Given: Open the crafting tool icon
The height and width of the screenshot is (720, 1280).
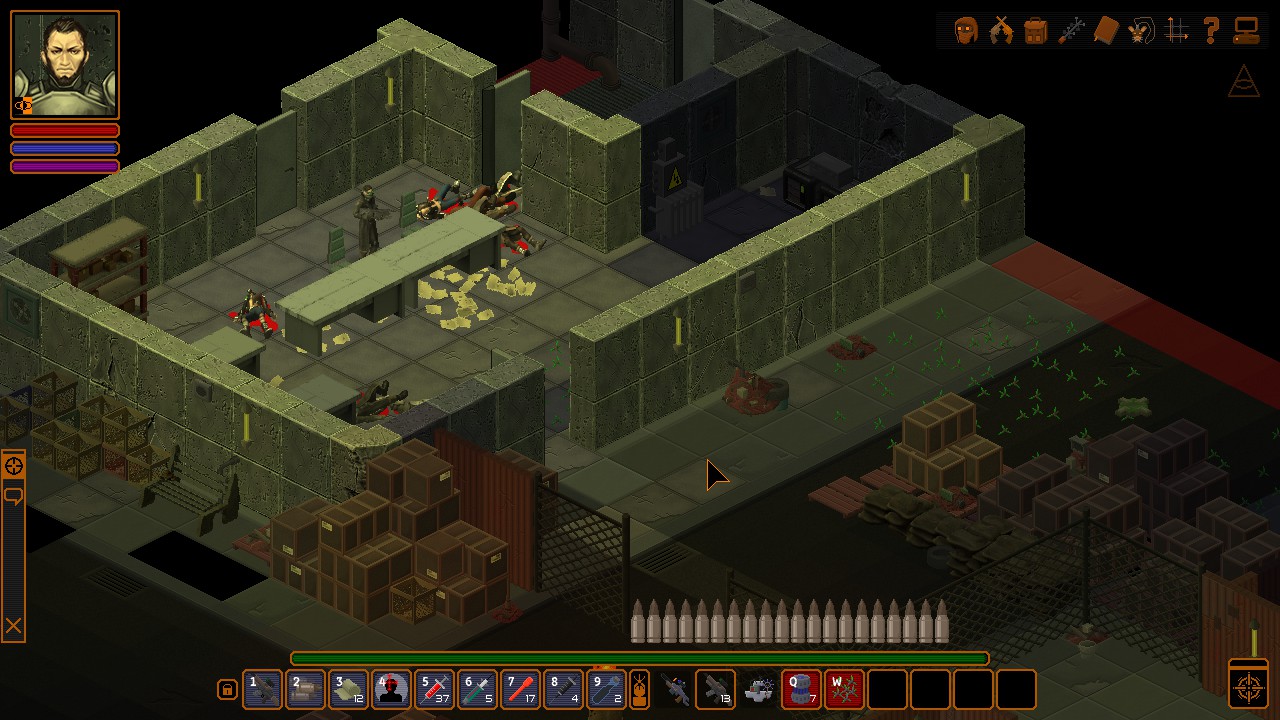Looking at the screenshot, I should click(1071, 31).
